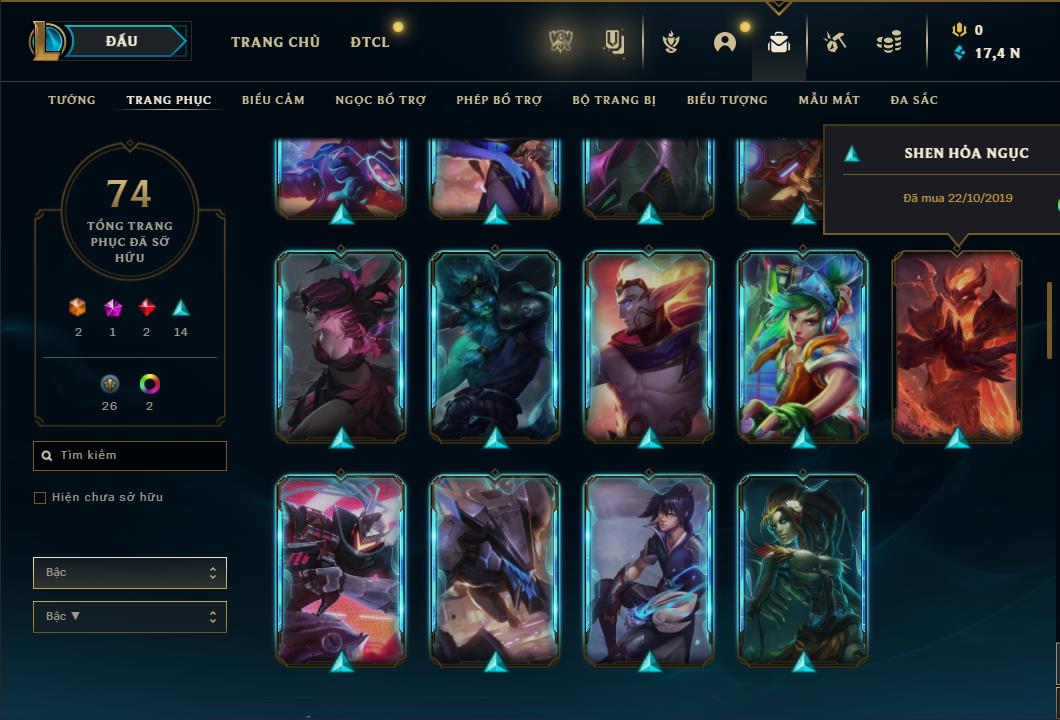Select the MẪU MẮT tab
The height and width of the screenshot is (720, 1060).
tap(829, 100)
